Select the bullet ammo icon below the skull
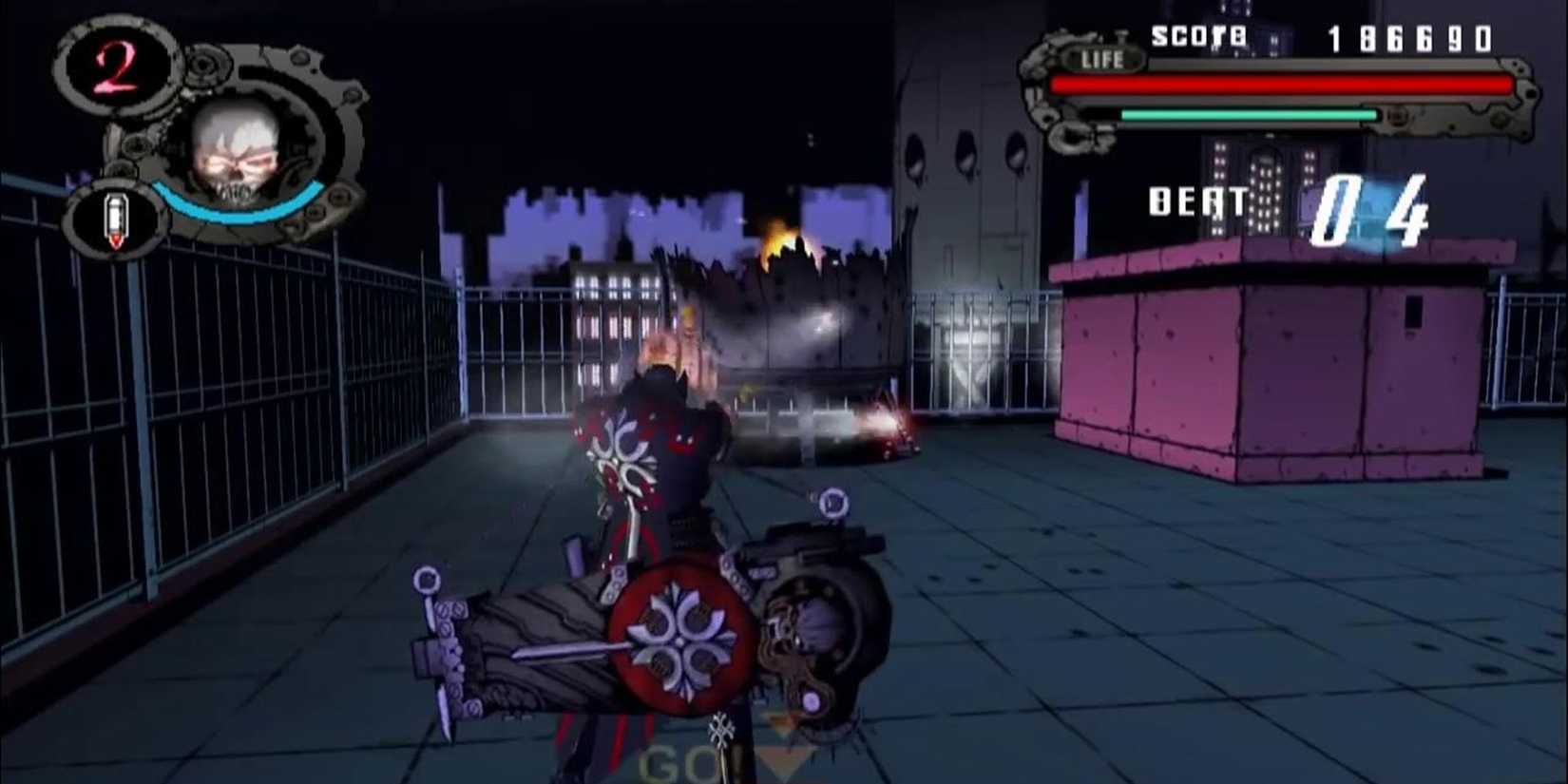This screenshot has width=1568, height=784. pyautogui.click(x=115, y=217)
